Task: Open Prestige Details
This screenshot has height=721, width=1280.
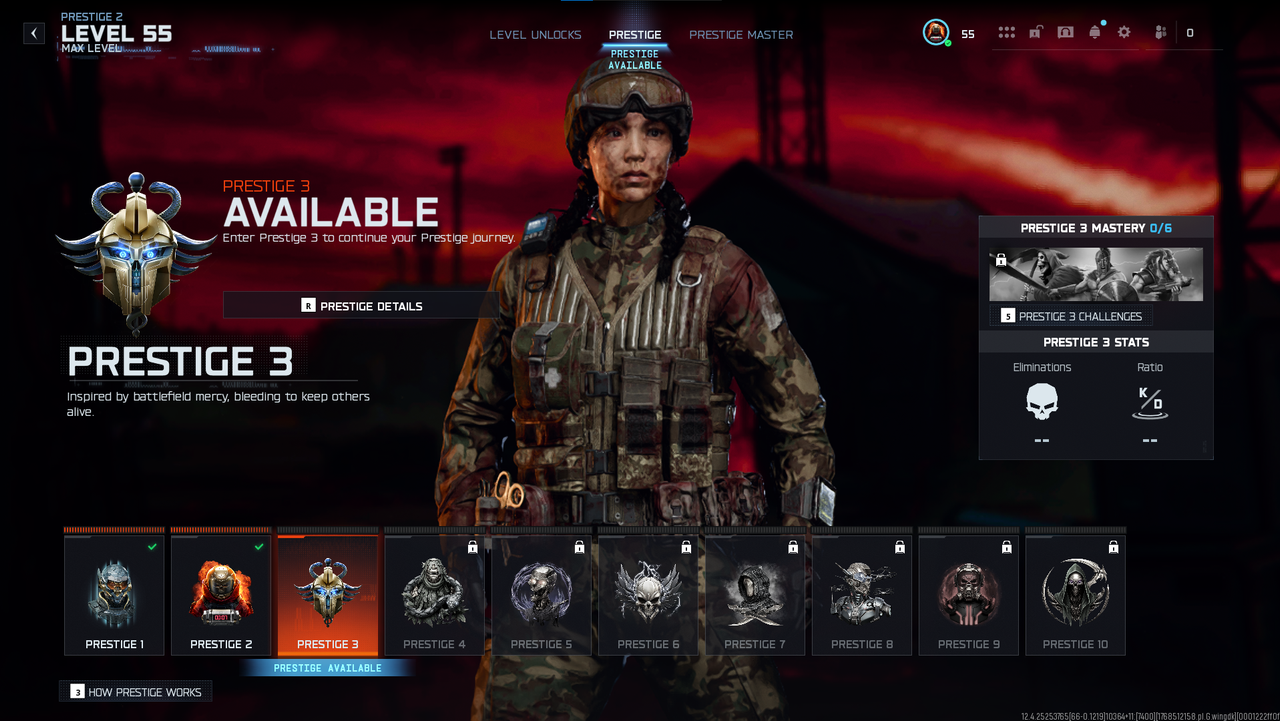Action: (361, 306)
